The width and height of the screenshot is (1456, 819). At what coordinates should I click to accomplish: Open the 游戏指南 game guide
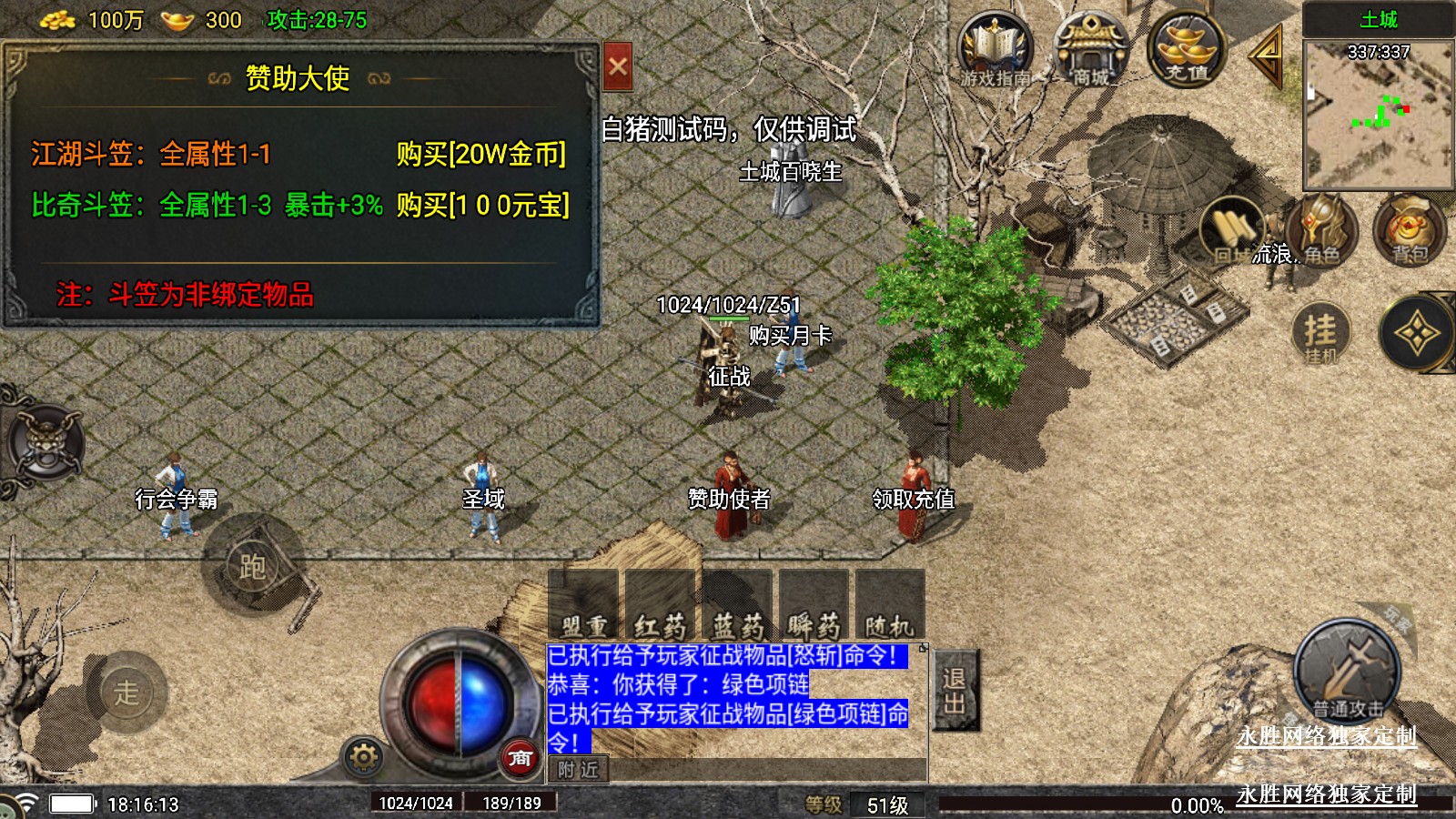(x=995, y=52)
